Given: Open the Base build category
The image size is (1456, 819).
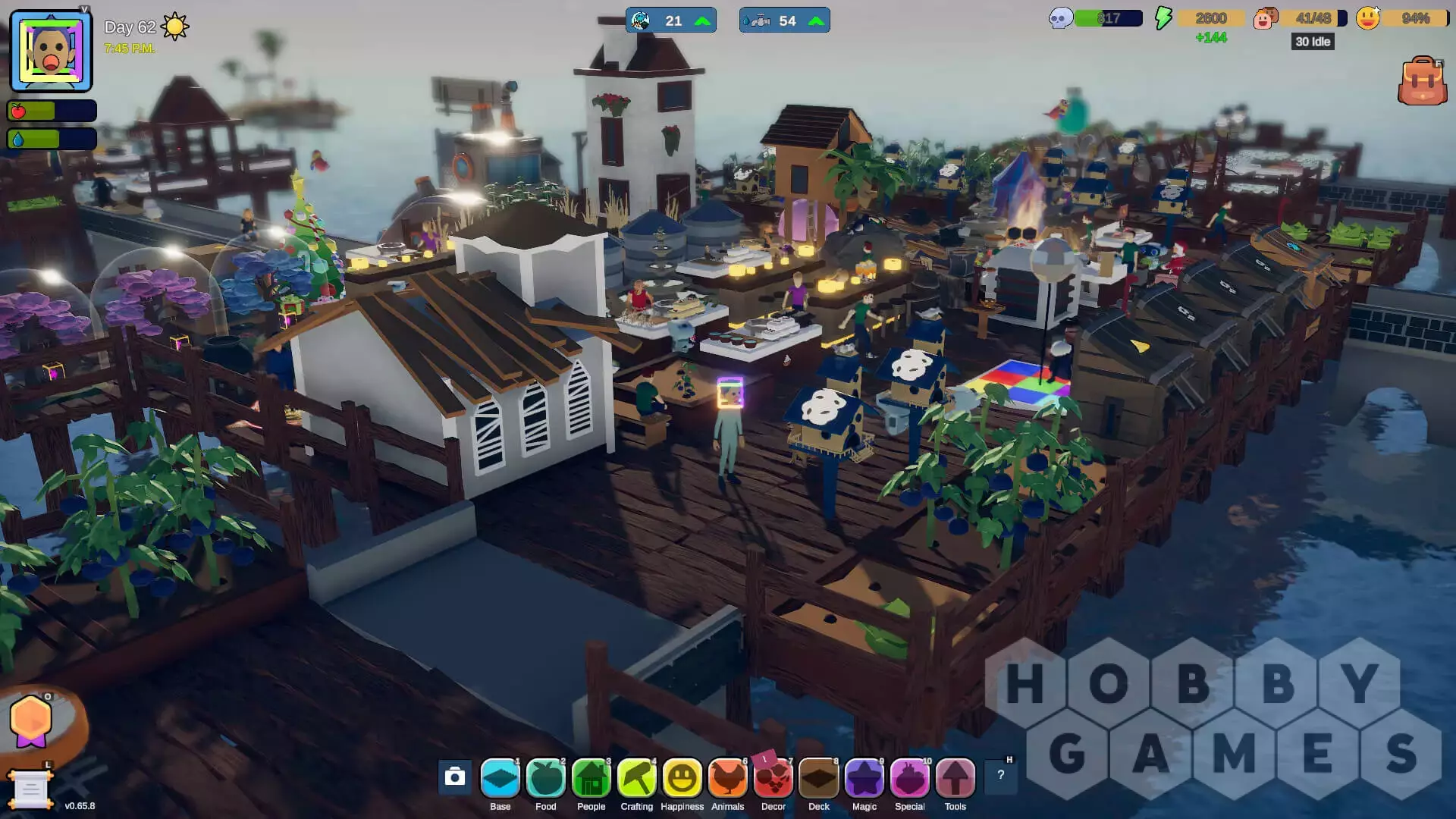Looking at the screenshot, I should point(500,778).
